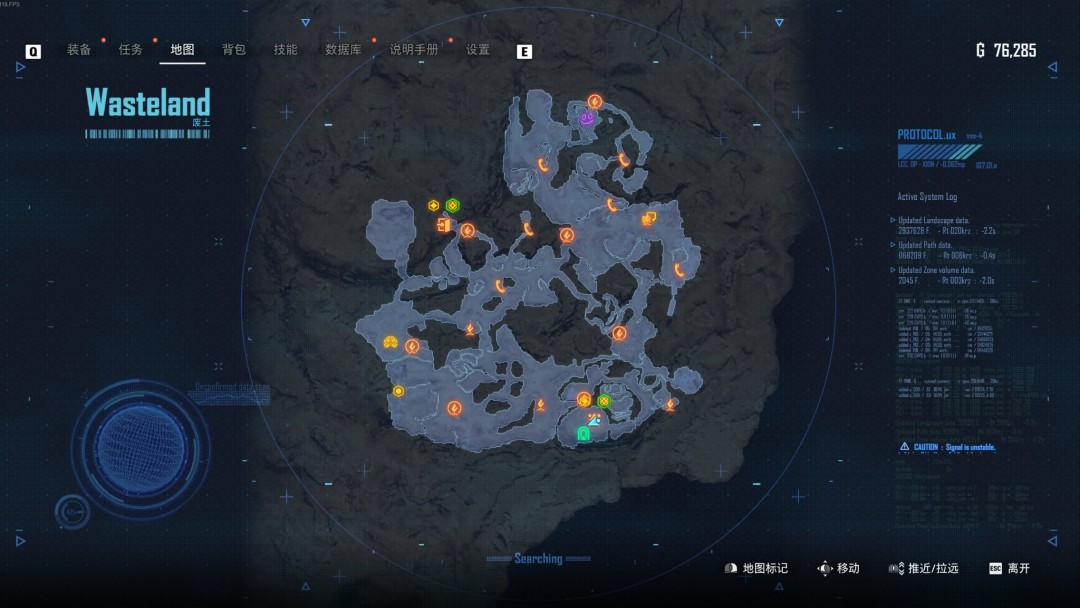Open the 设置 settings tab

click(x=478, y=50)
